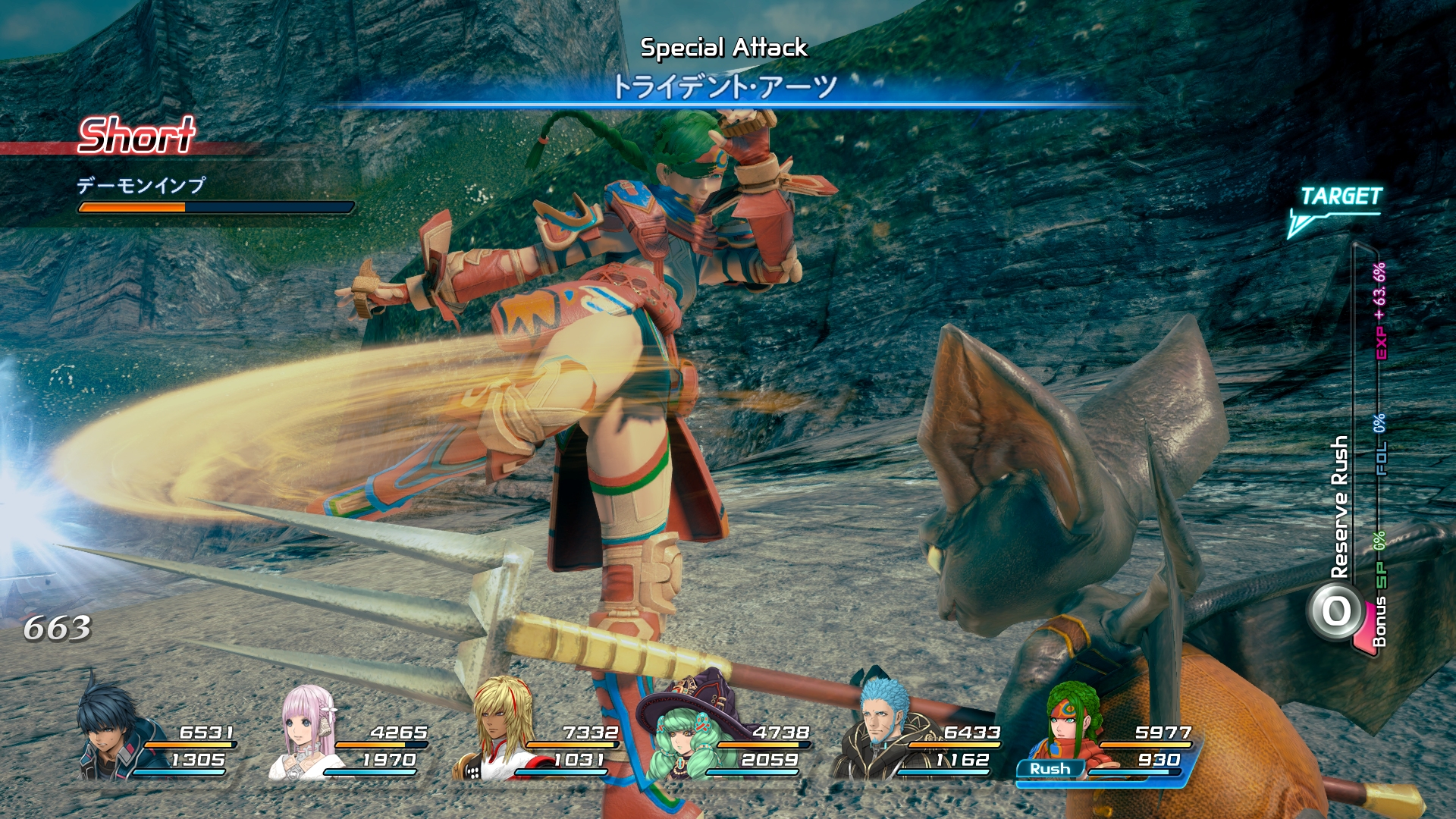
Task: Activate the Reserve Rush gauge orb
Action: click(1337, 611)
